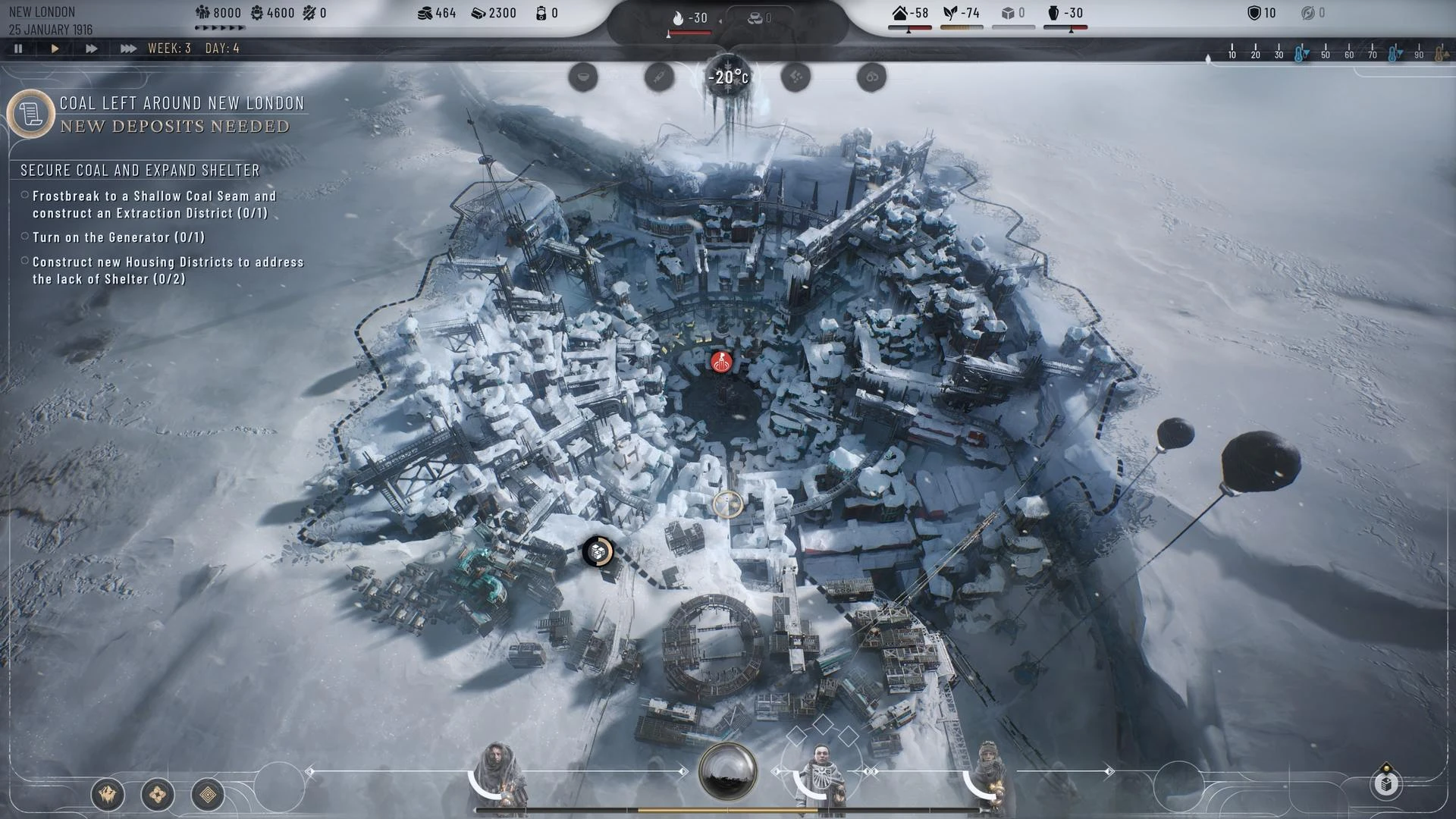Open the population panel via people icon
The image size is (1456, 819).
pyautogui.click(x=203, y=13)
